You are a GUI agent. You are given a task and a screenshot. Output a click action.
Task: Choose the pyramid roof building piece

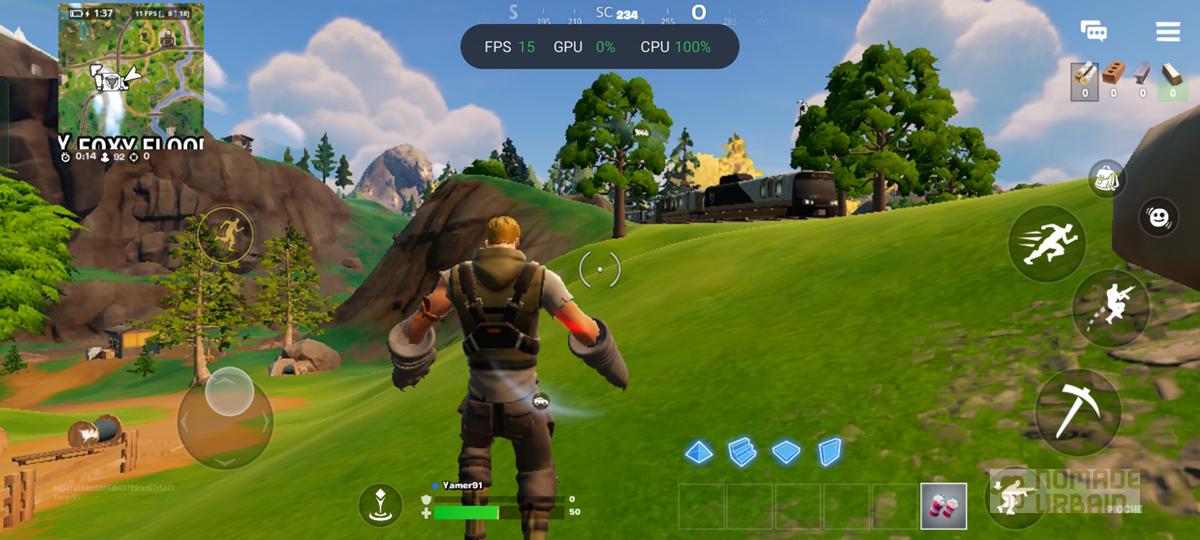click(699, 452)
